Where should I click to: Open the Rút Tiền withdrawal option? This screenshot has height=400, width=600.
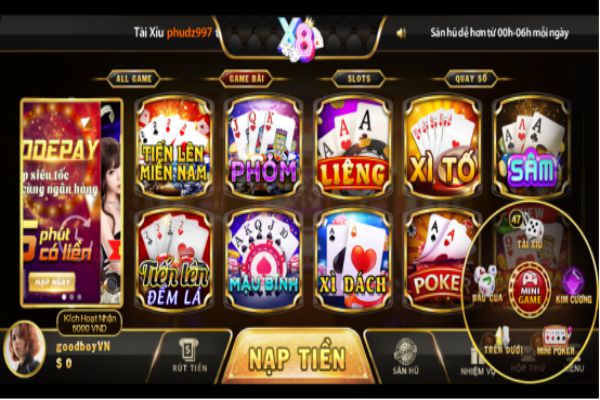pos(189,355)
